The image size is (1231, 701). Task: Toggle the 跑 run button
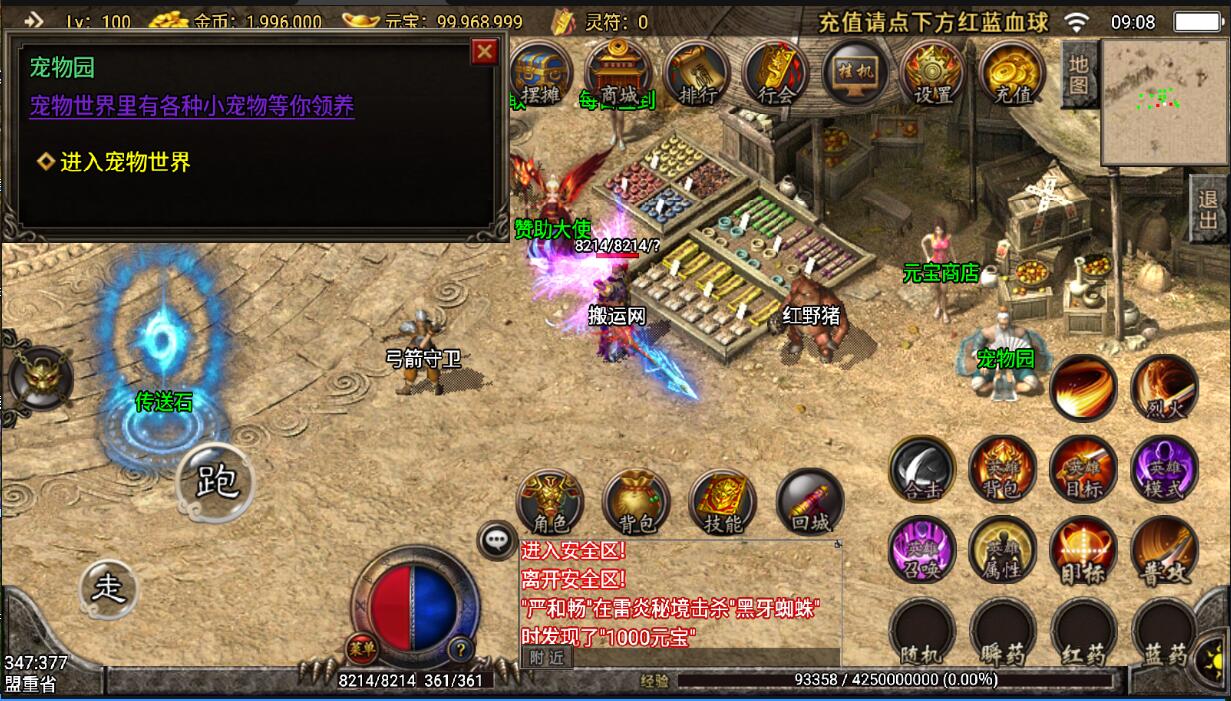[x=216, y=483]
